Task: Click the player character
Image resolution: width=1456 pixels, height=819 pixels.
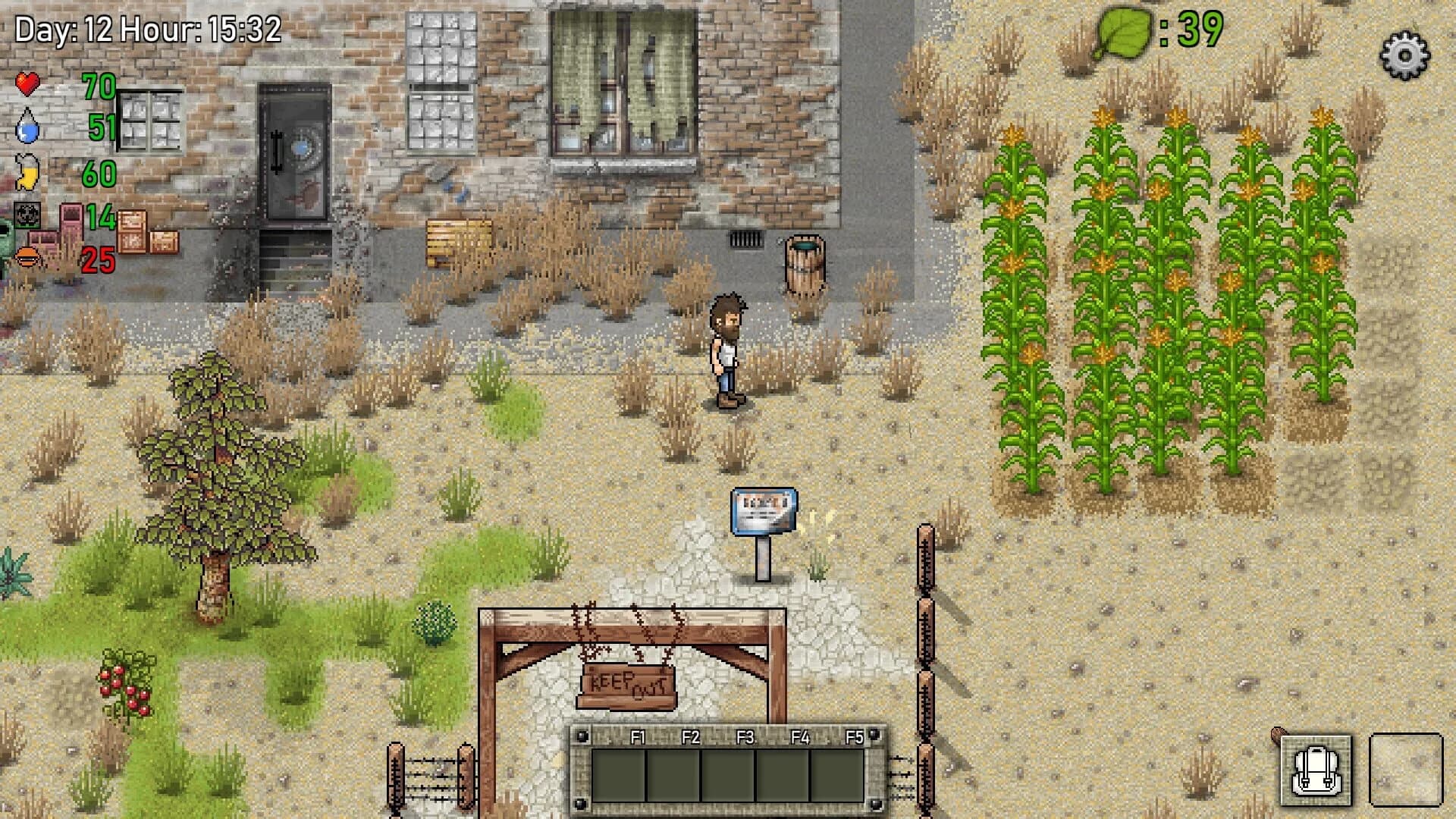Action: tap(726, 349)
